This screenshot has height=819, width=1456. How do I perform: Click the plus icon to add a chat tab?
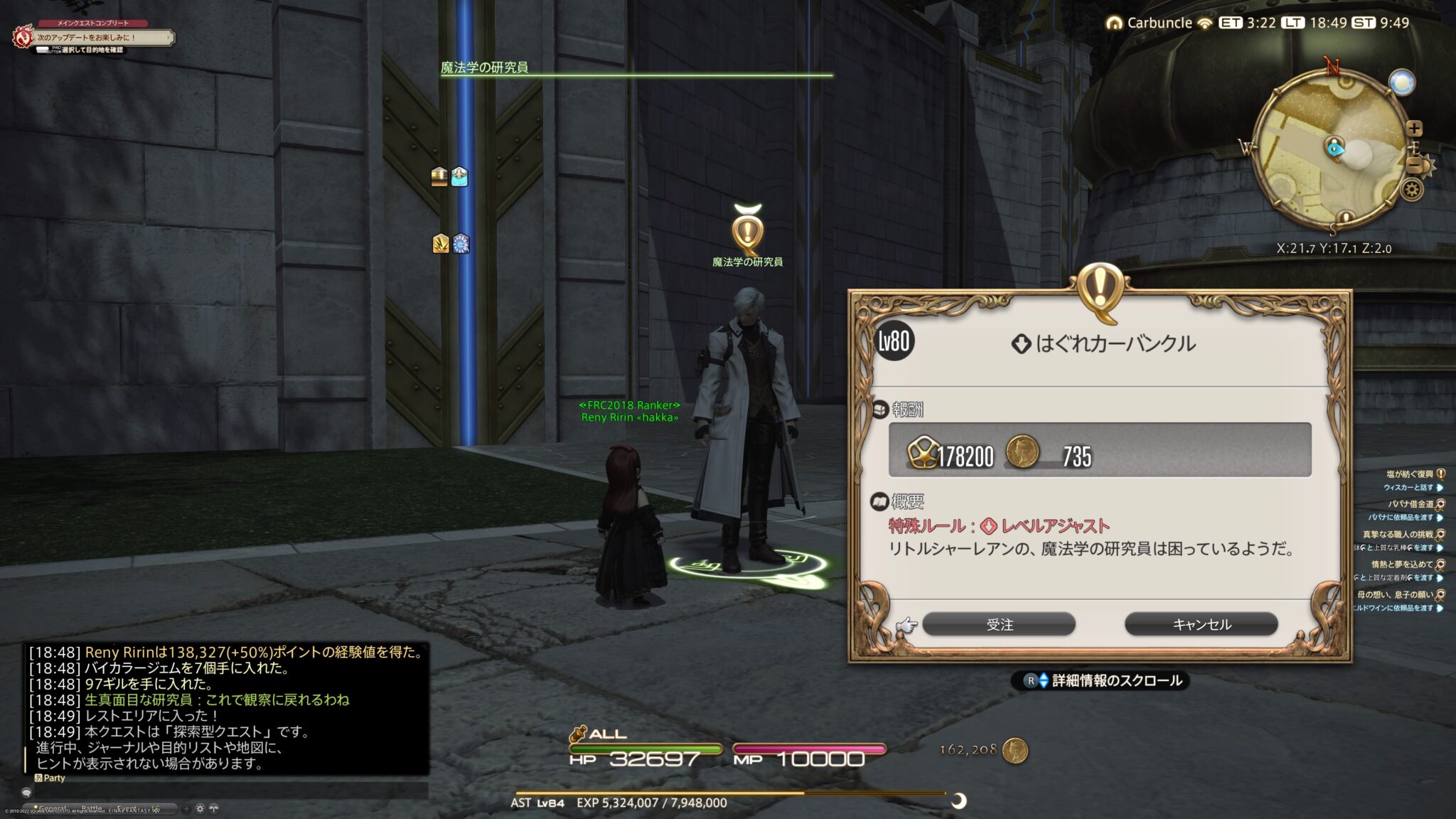pyautogui.click(x=186, y=809)
